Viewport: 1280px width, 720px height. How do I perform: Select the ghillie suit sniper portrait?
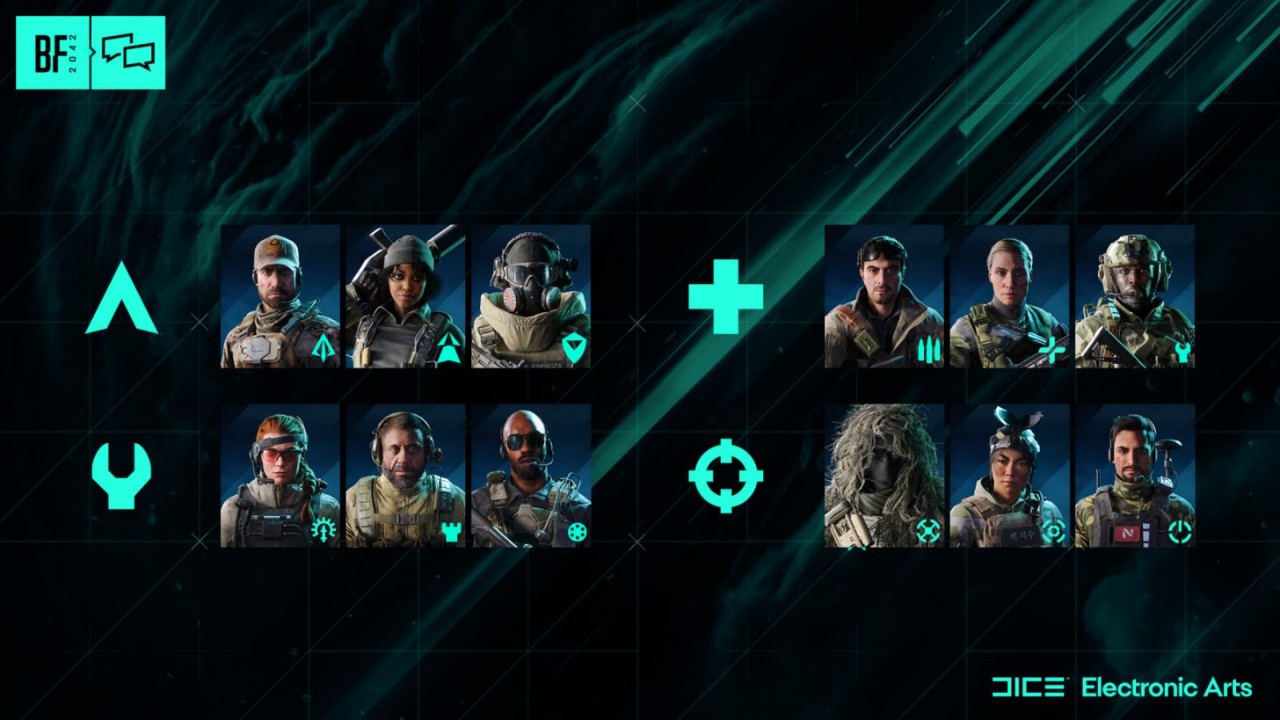[x=884, y=476]
